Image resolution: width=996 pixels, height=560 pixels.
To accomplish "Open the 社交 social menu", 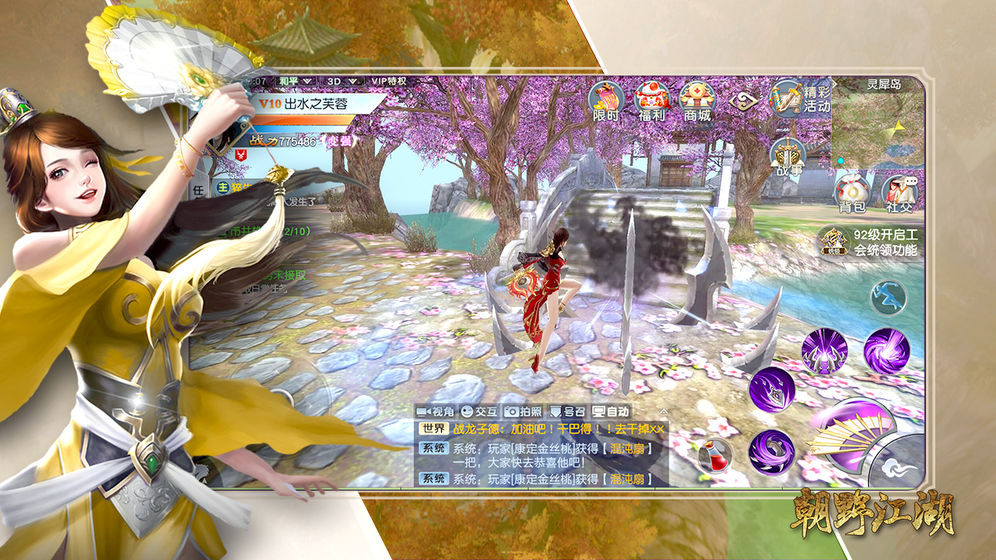I will 899,191.
